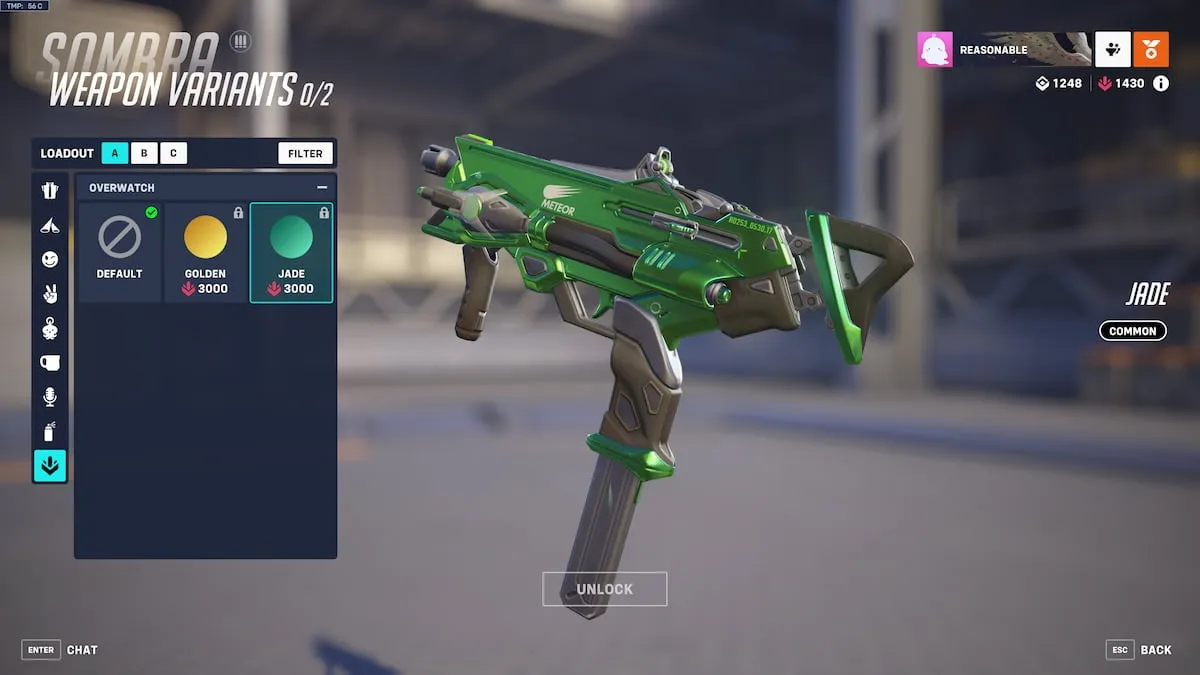Select loadout A
Viewport: 1200px width, 675px height.
[x=115, y=153]
